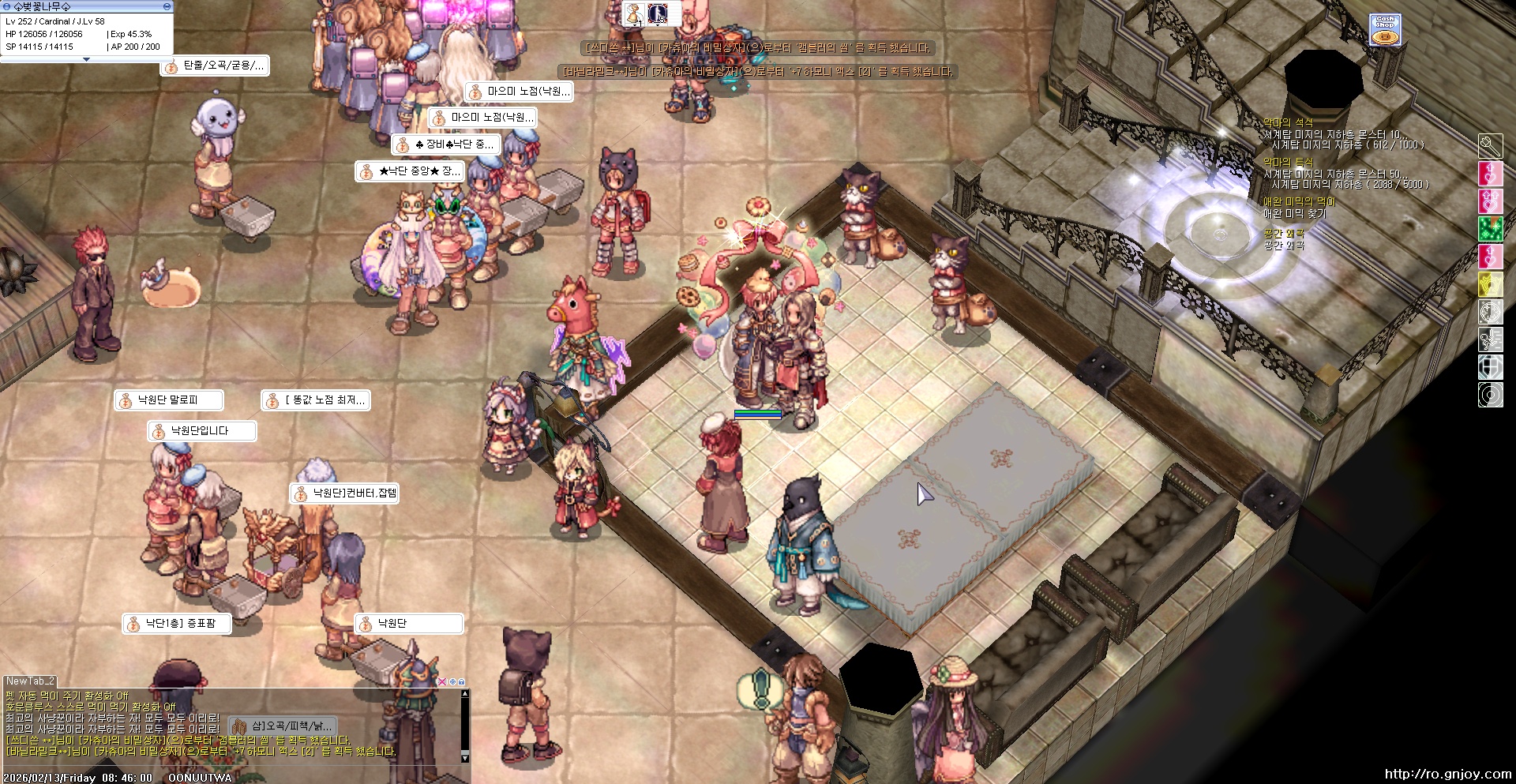This screenshot has height=784, width=1516.
Task: Toggle the chat window lock icon
Action: pyautogui.click(x=462, y=681)
